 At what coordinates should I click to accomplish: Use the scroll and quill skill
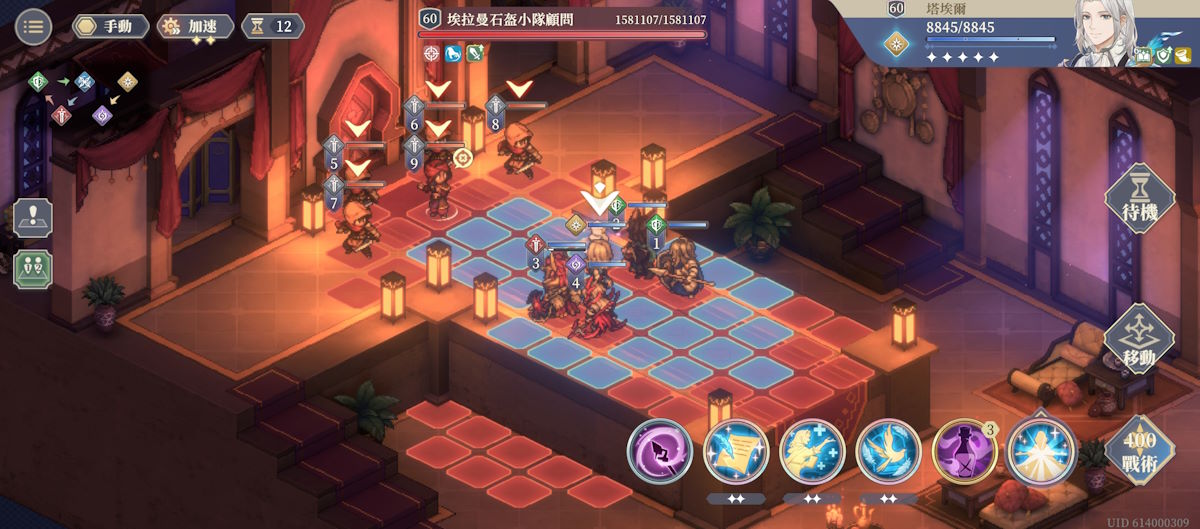coord(736,451)
